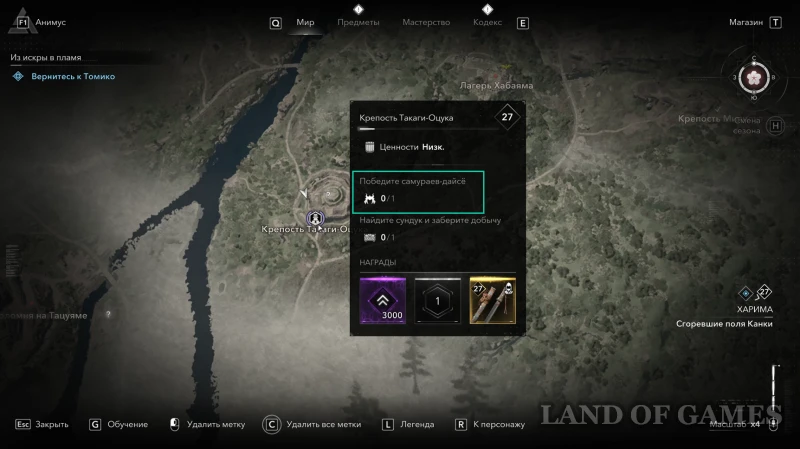Viewport: 800px width, 449px height.
Task: Select the Найдите сундук objective
Action: pos(430,228)
